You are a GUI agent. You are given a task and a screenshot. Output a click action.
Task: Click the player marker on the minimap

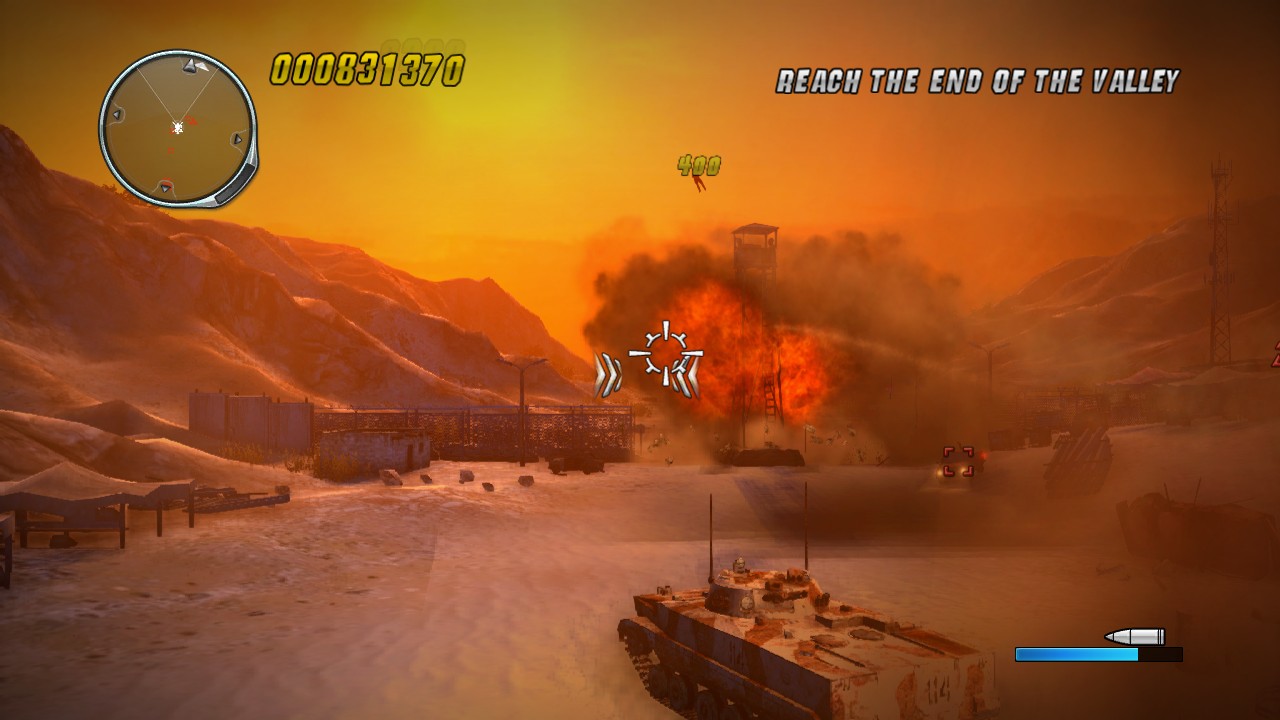(x=178, y=128)
